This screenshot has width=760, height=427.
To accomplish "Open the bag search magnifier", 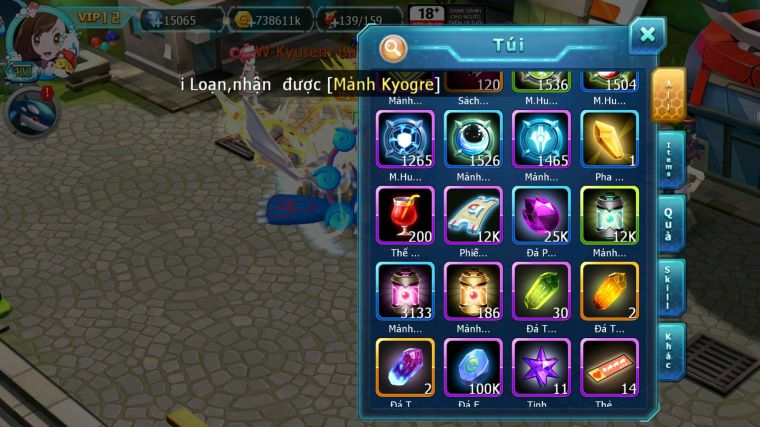I will pos(394,47).
